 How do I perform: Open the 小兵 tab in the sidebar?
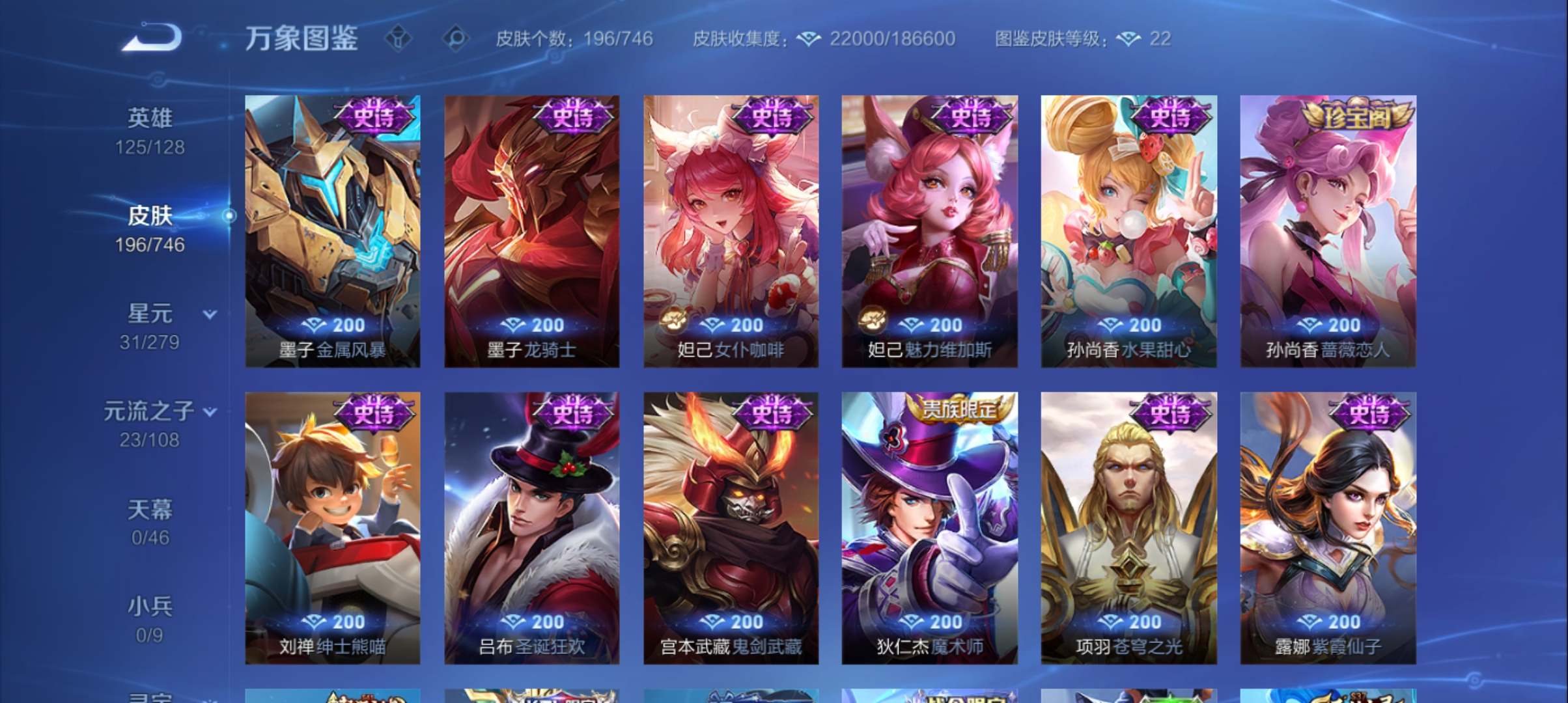(x=150, y=605)
